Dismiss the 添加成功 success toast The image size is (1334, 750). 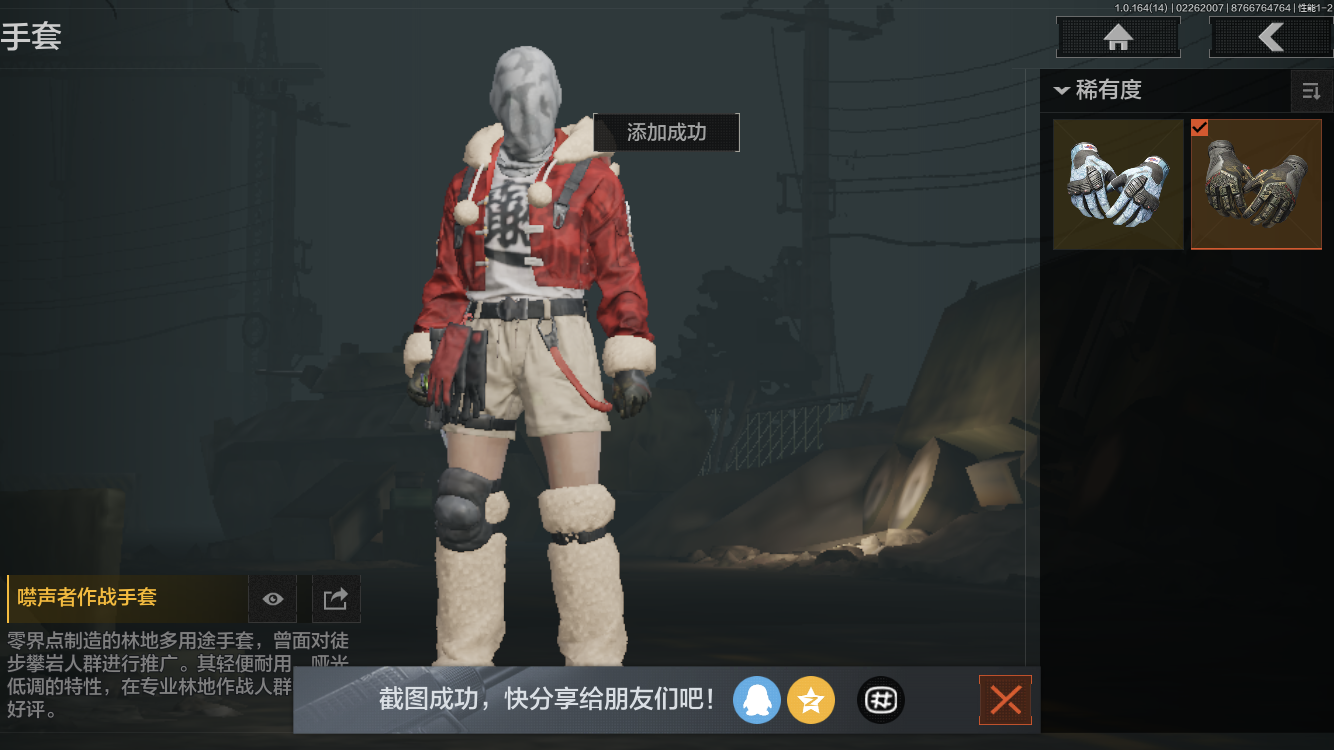665,132
